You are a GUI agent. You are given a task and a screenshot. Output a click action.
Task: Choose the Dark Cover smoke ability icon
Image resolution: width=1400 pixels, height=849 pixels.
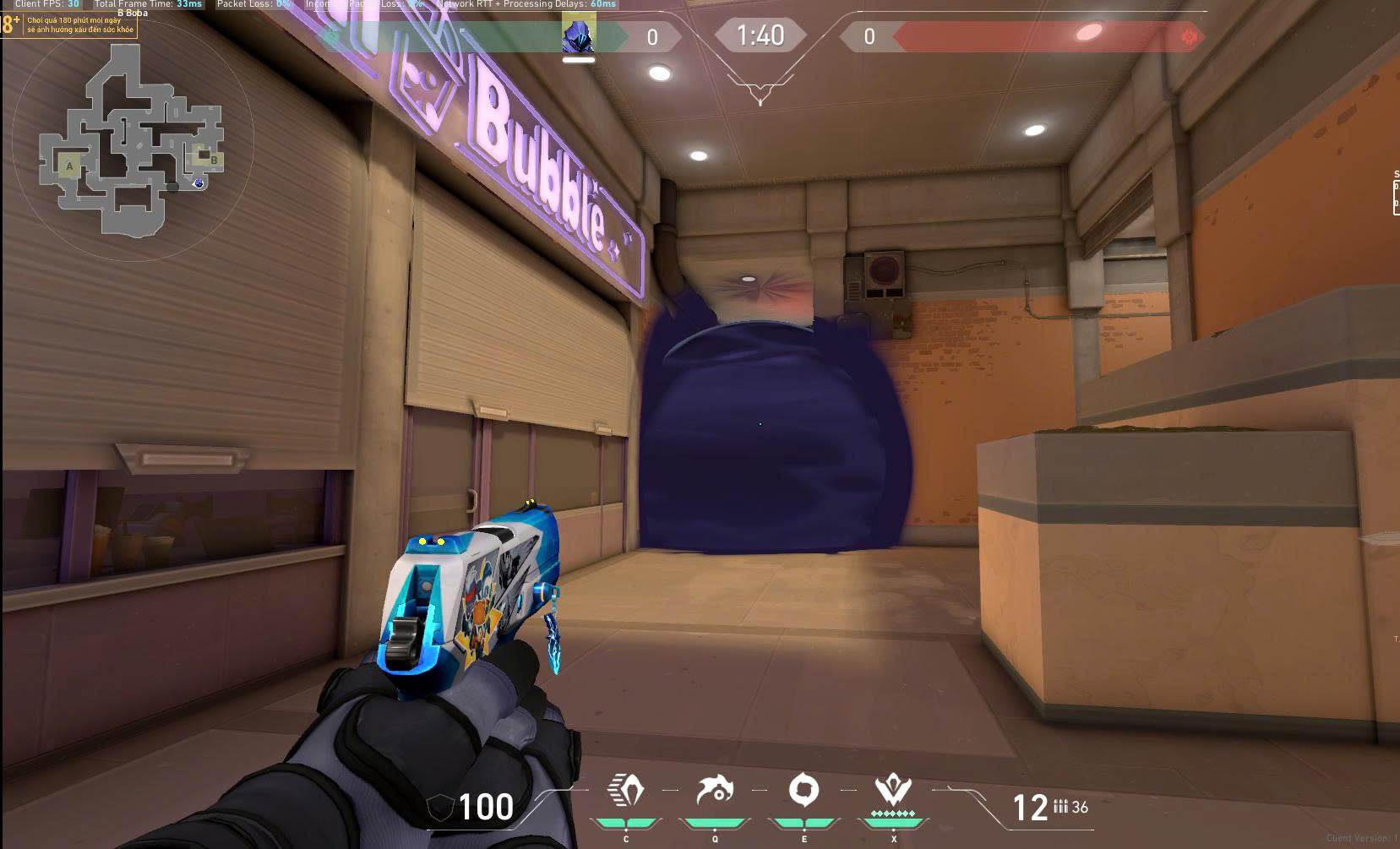coord(804,791)
